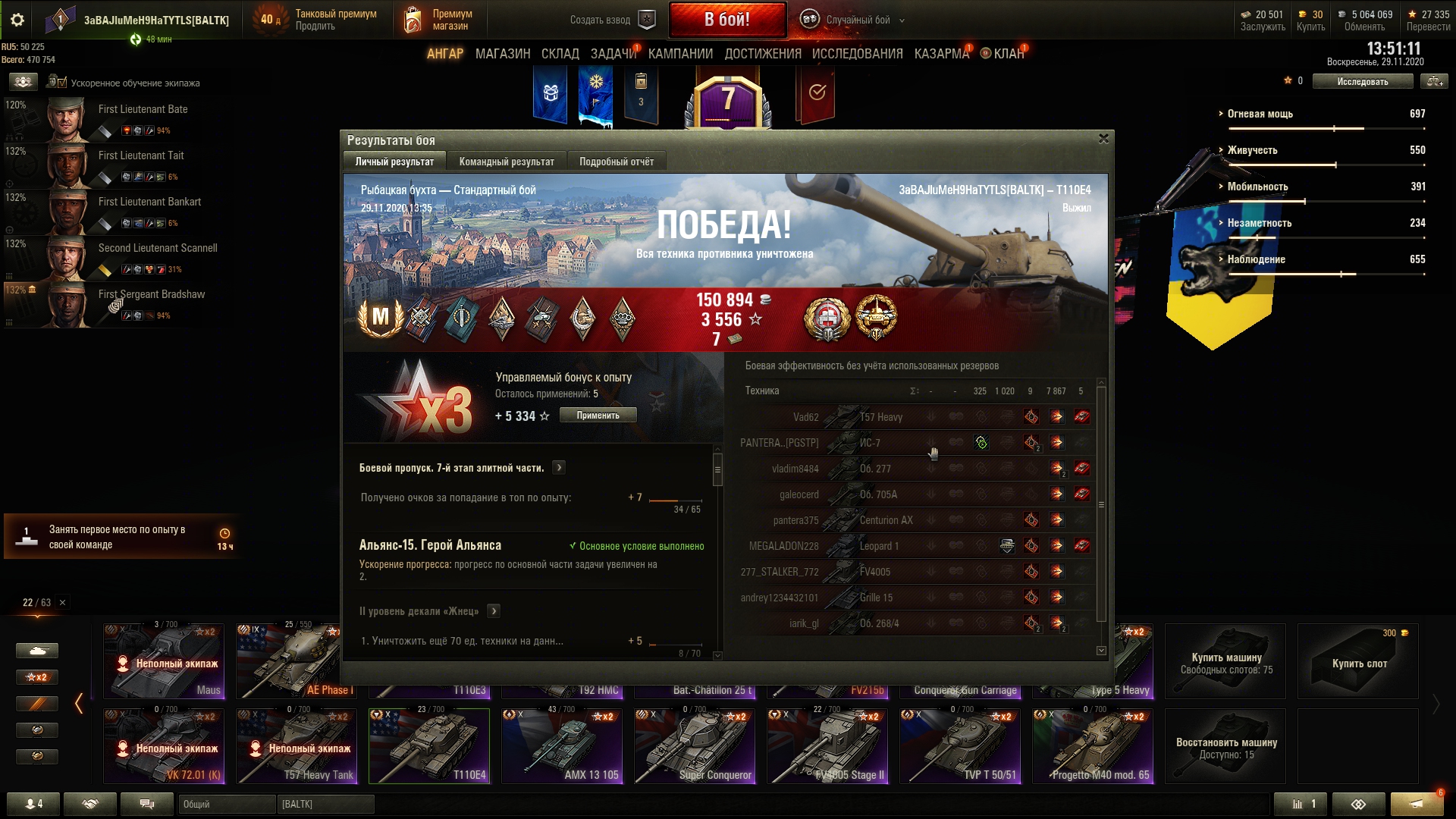Click the handshake contacts icon

click(x=91, y=803)
